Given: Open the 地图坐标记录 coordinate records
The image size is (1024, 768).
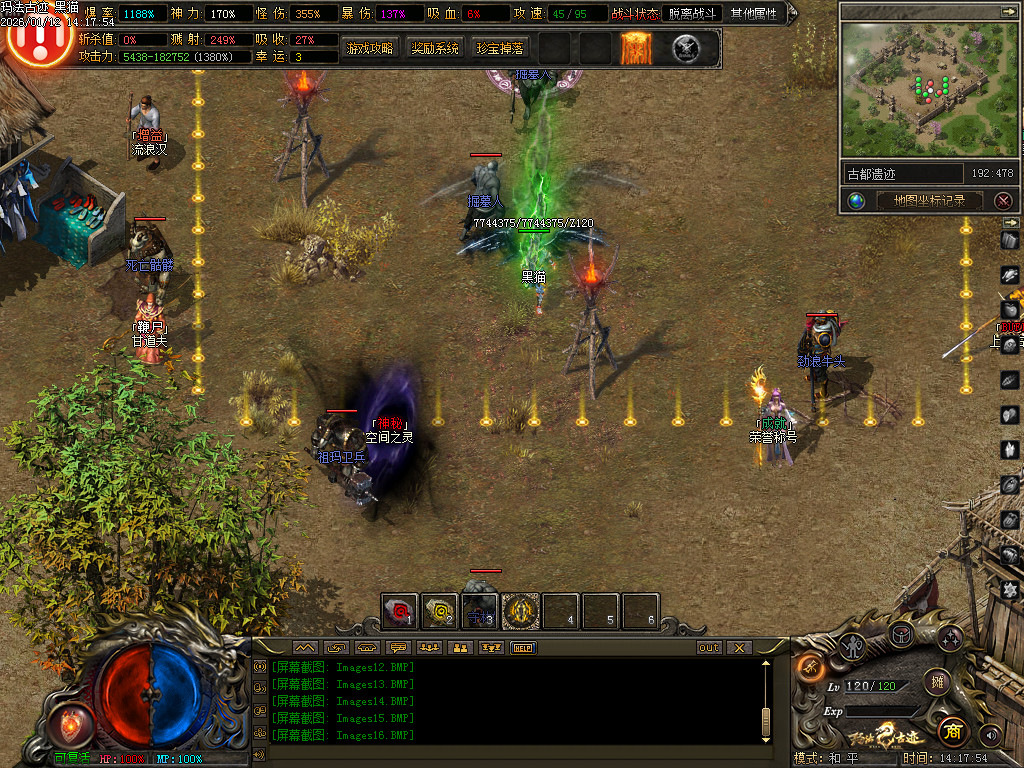Looking at the screenshot, I should click(927, 201).
